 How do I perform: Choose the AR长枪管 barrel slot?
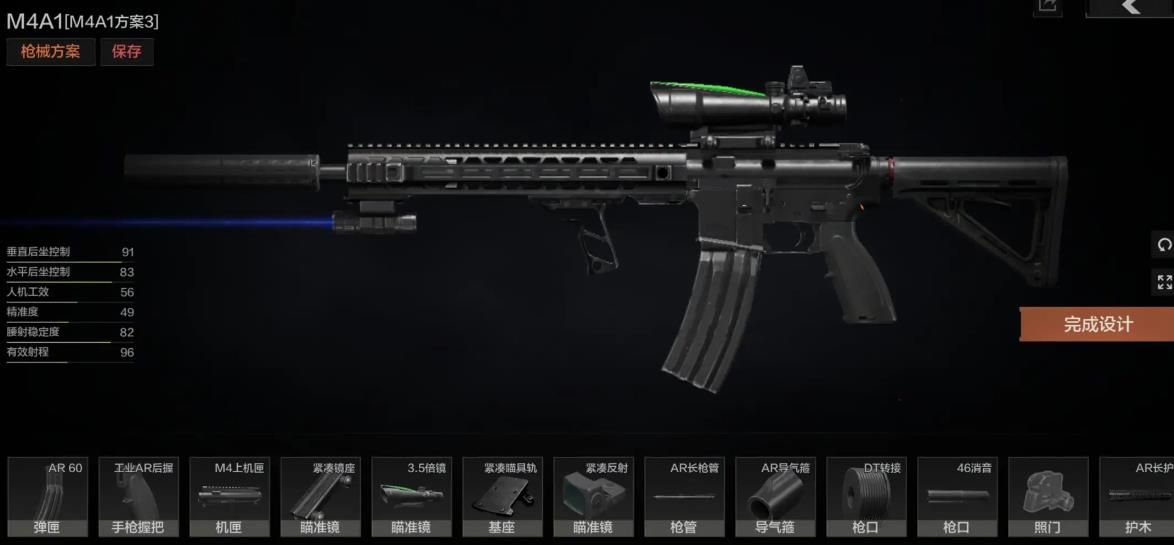point(684,497)
